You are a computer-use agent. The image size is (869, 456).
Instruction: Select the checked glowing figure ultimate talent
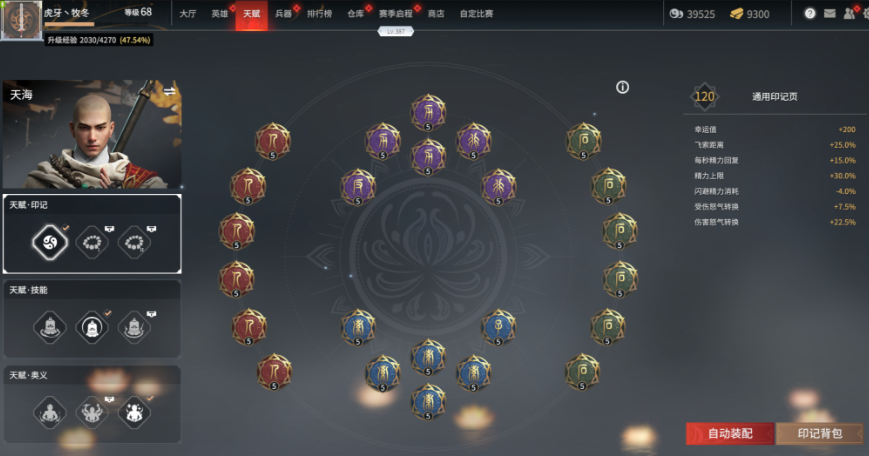[x=133, y=411]
